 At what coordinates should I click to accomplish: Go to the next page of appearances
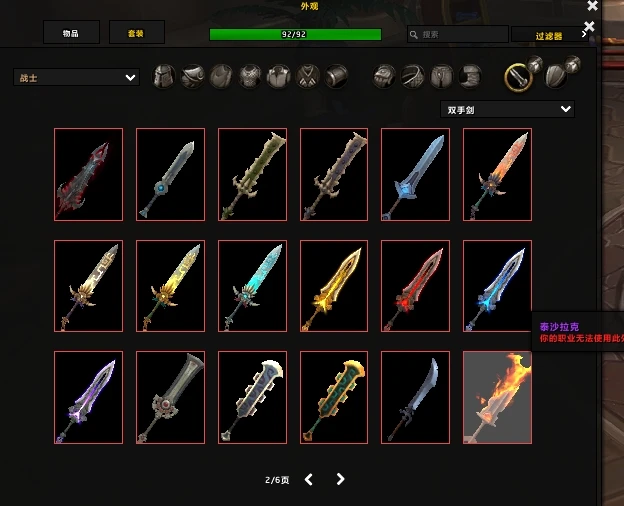pos(341,479)
